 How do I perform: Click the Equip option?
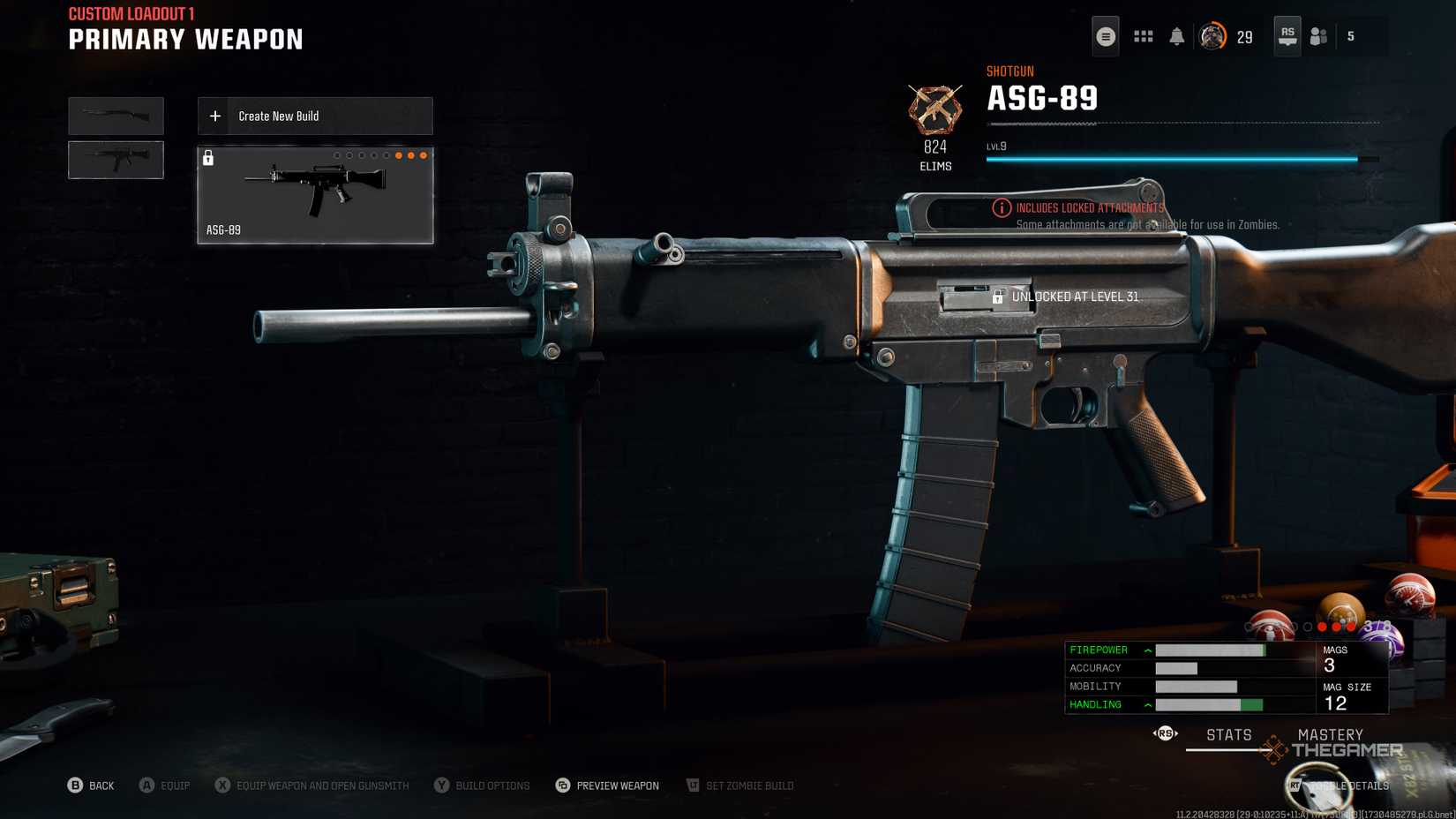(164, 785)
